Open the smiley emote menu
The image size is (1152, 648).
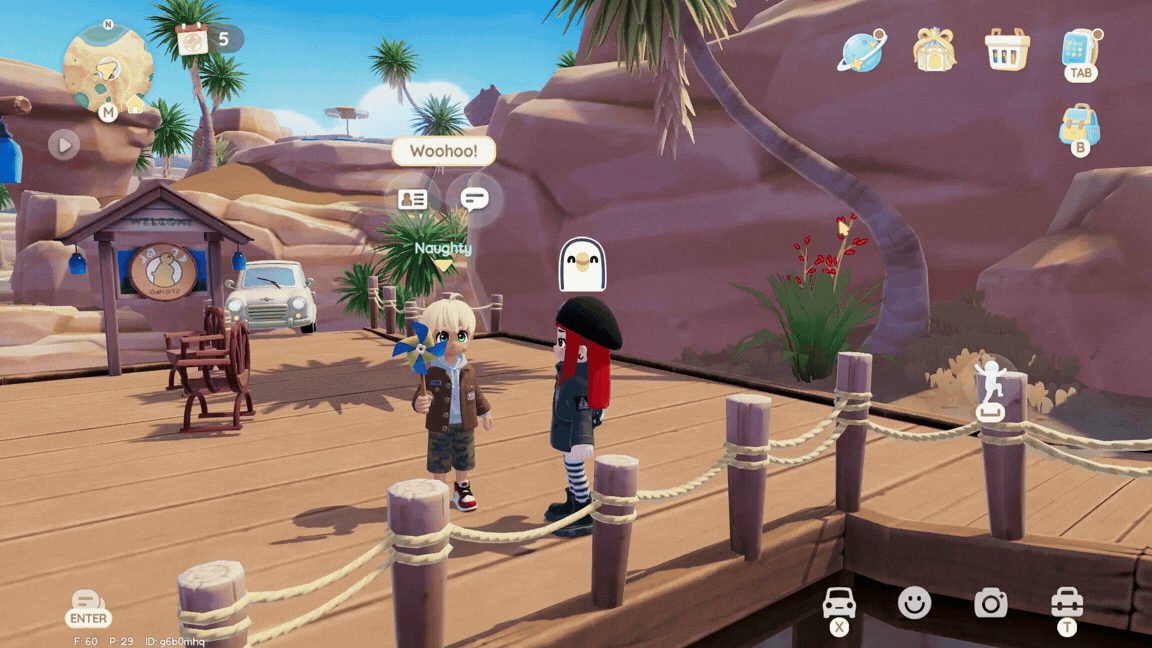click(914, 602)
